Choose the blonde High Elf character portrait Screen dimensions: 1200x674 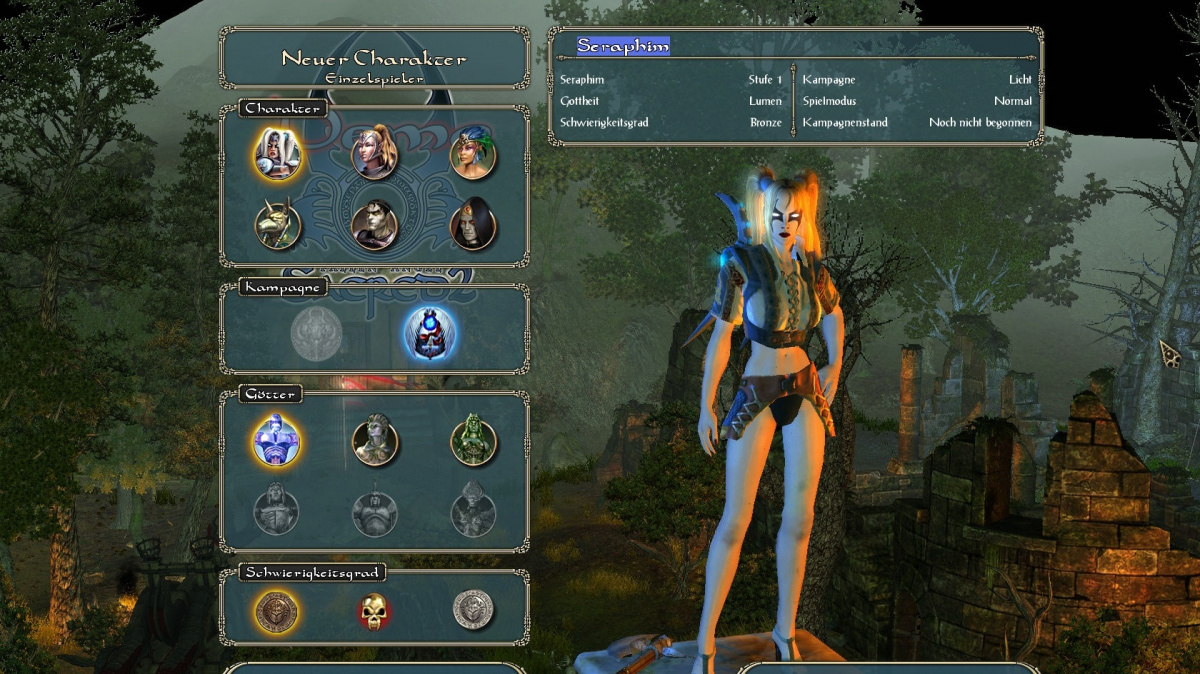pyautogui.click(x=375, y=154)
